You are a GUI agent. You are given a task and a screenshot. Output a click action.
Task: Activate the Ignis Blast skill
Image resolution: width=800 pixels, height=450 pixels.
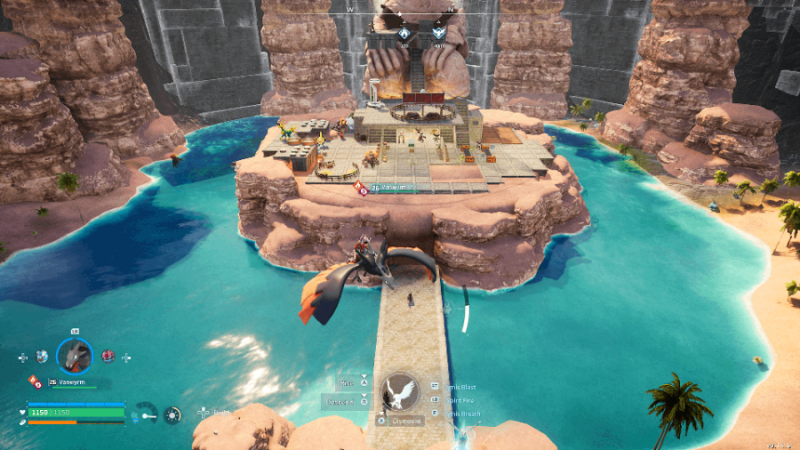pos(462,385)
